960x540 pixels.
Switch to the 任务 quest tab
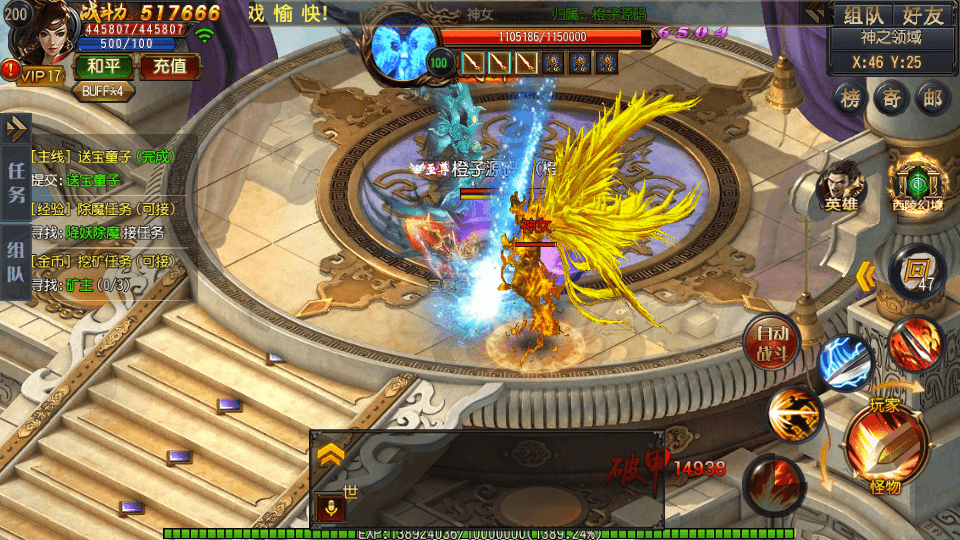pos(17,182)
